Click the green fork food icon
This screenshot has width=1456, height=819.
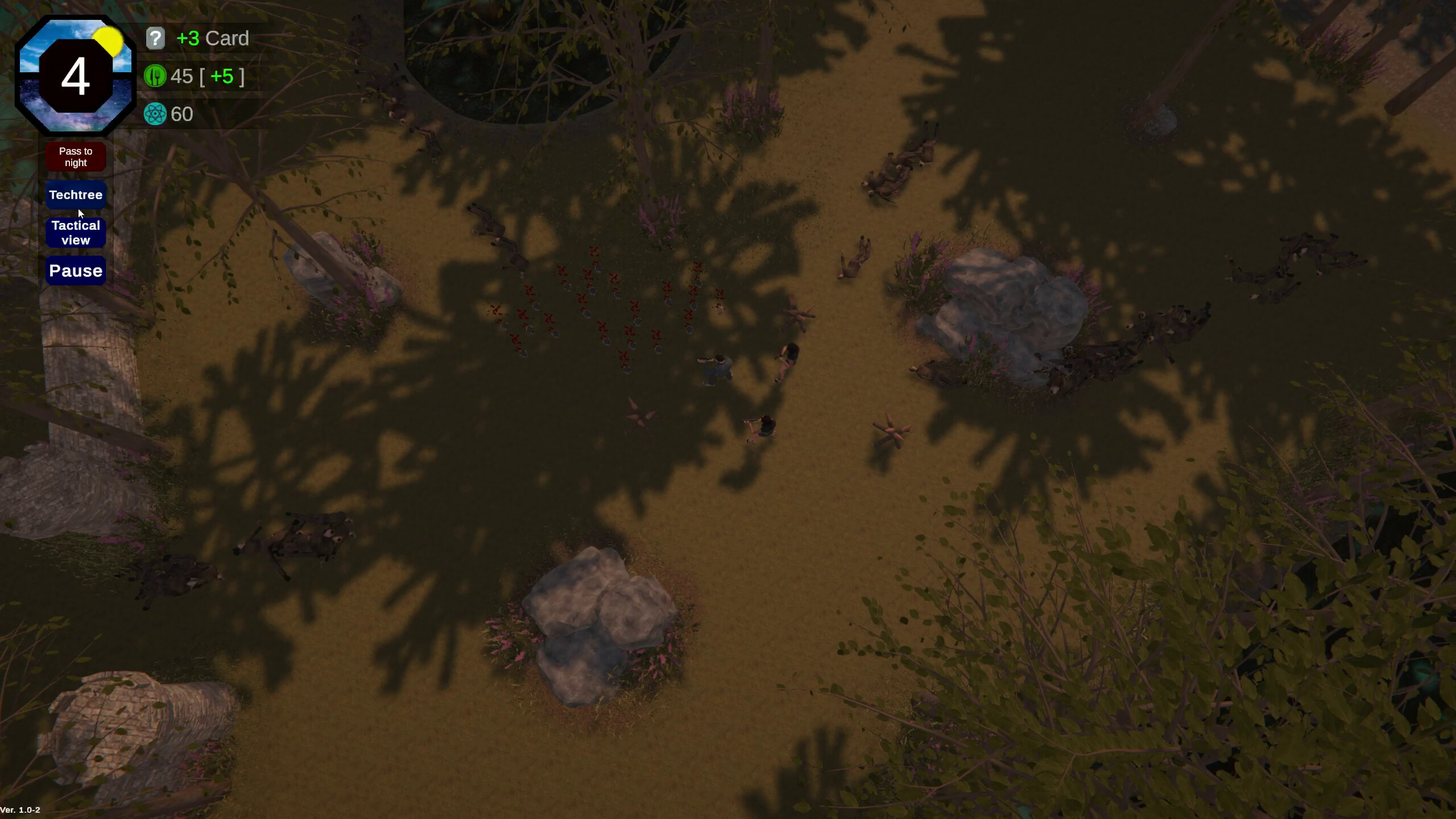pos(155,76)
